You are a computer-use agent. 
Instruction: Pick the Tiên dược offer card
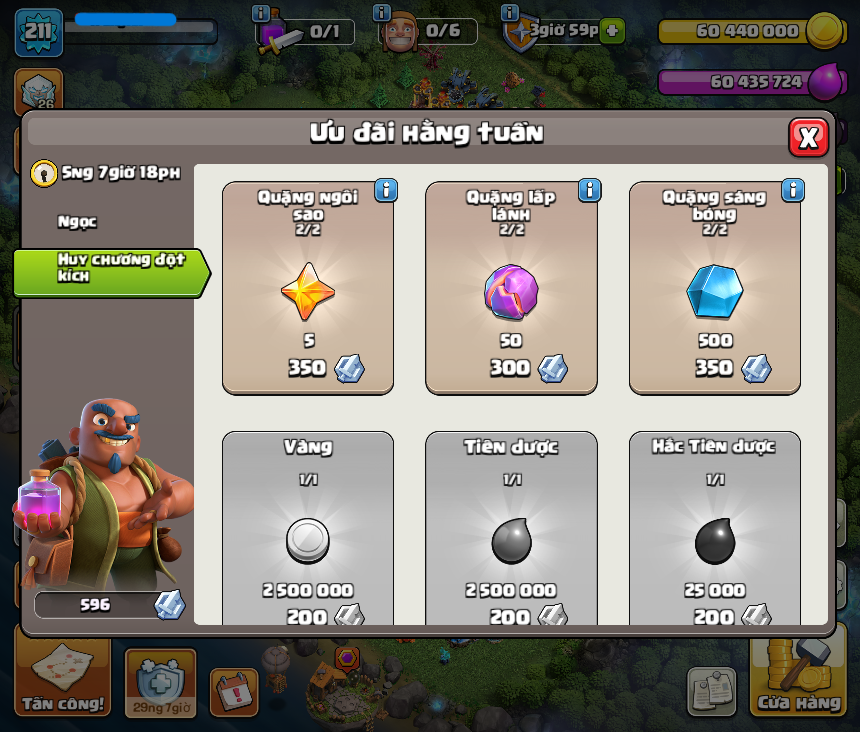point(511,530)
